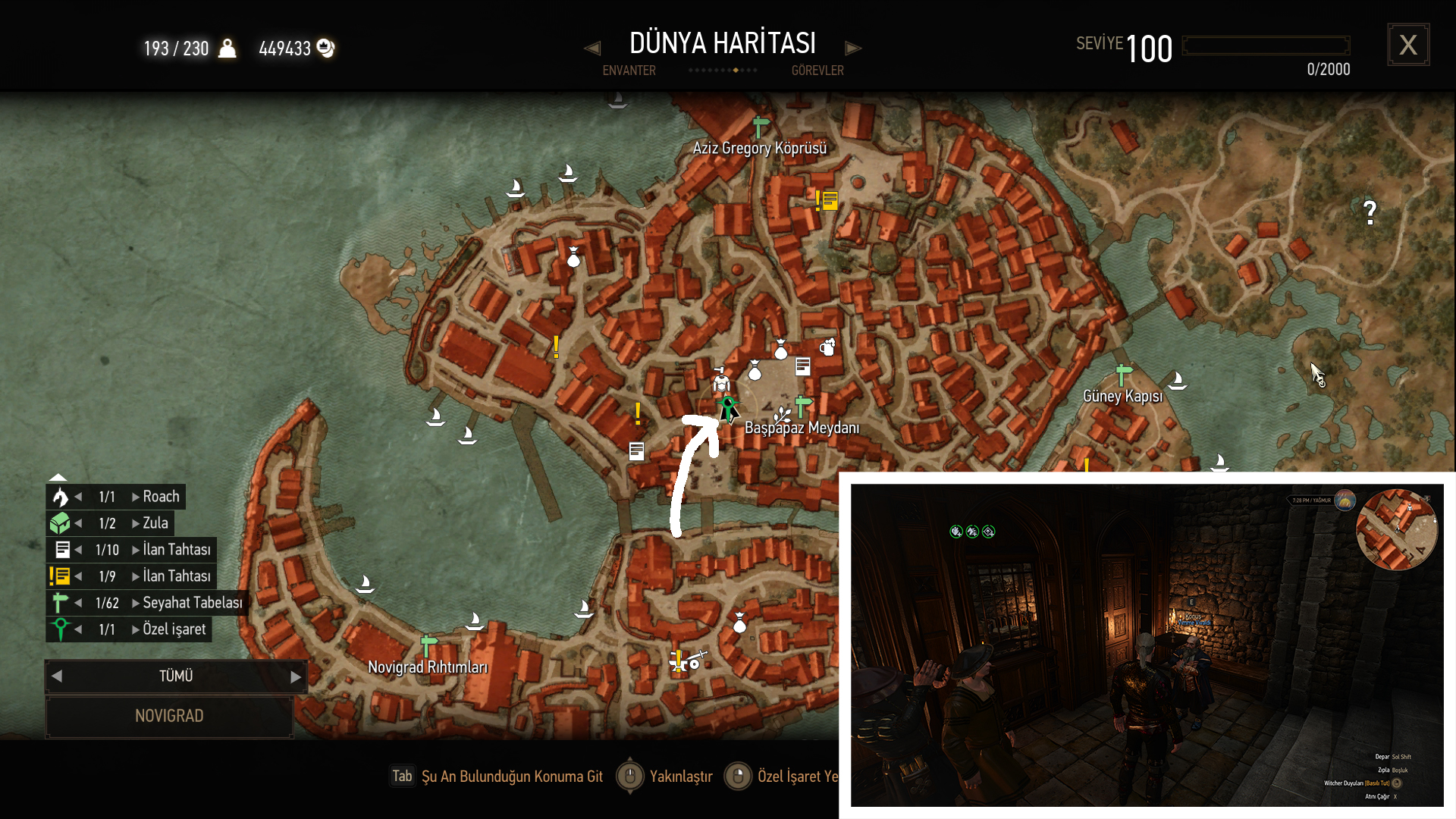Open the NOVIGRAD region button
This screenshot has width=1456, height=819.
(169, 716)
